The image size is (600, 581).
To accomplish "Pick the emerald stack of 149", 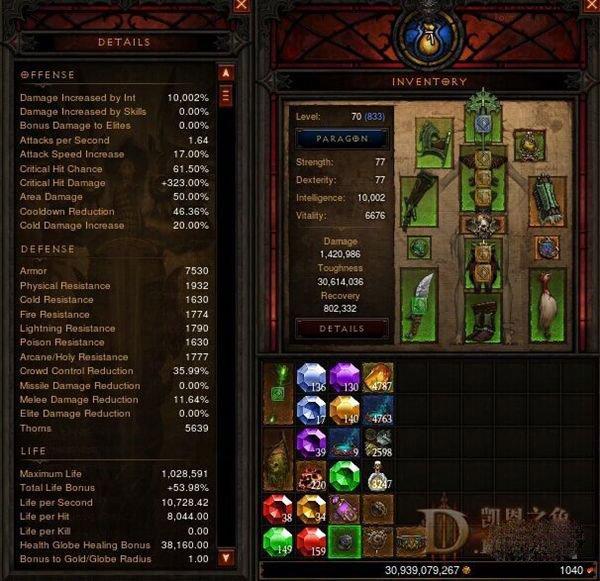I will [x=279, y=541].
